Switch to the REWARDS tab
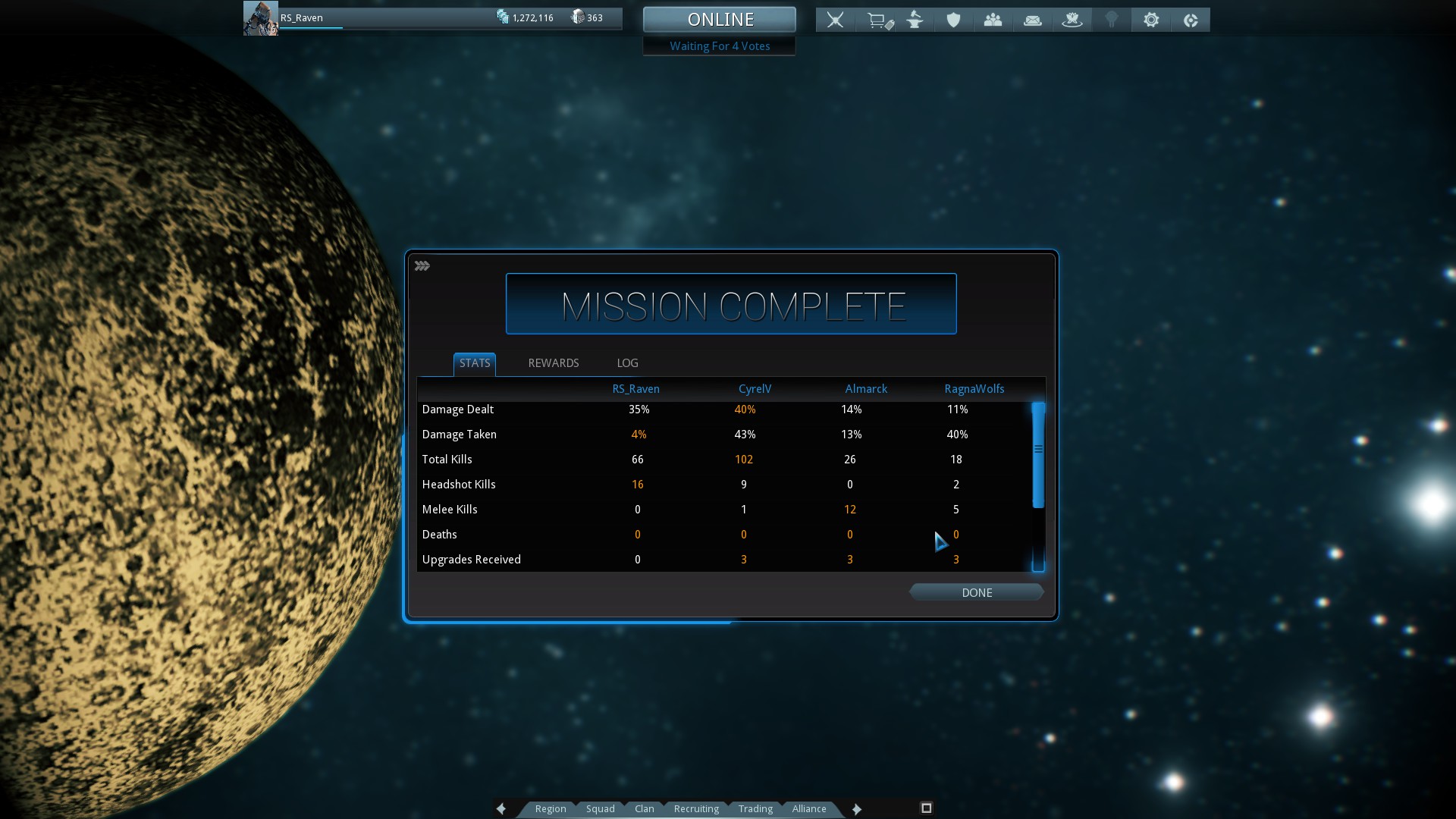 553,363
